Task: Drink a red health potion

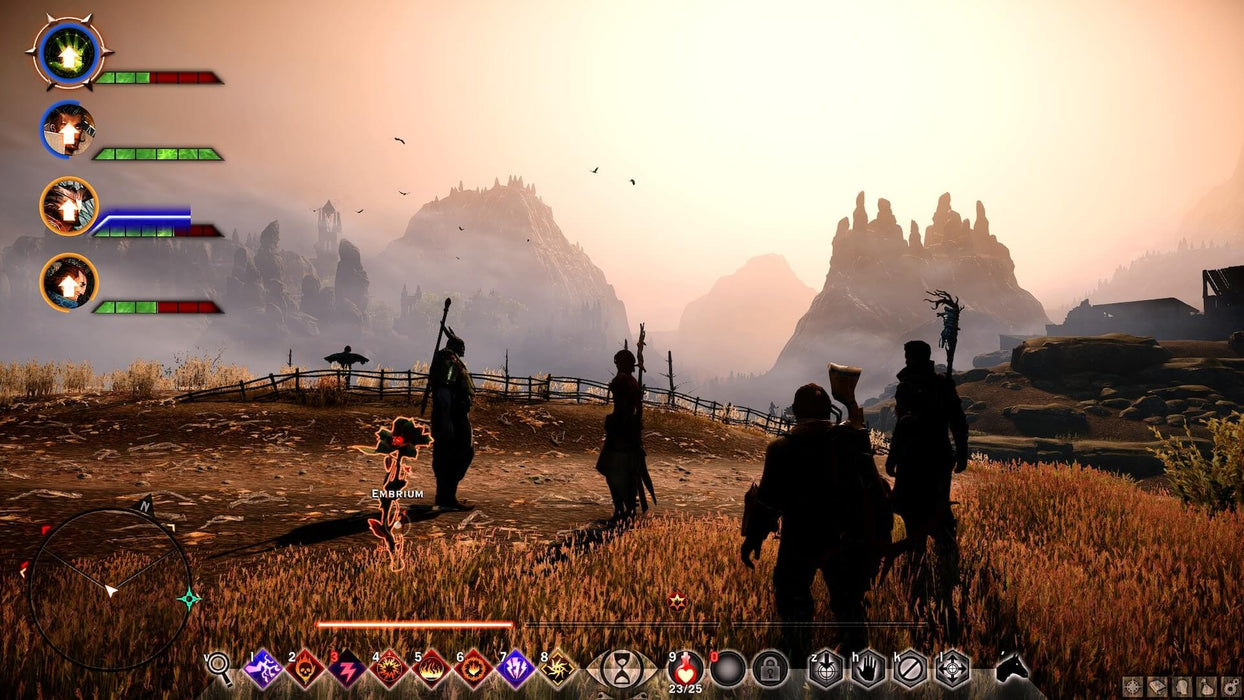Action: pyautogui.click(x=686, y=667)
